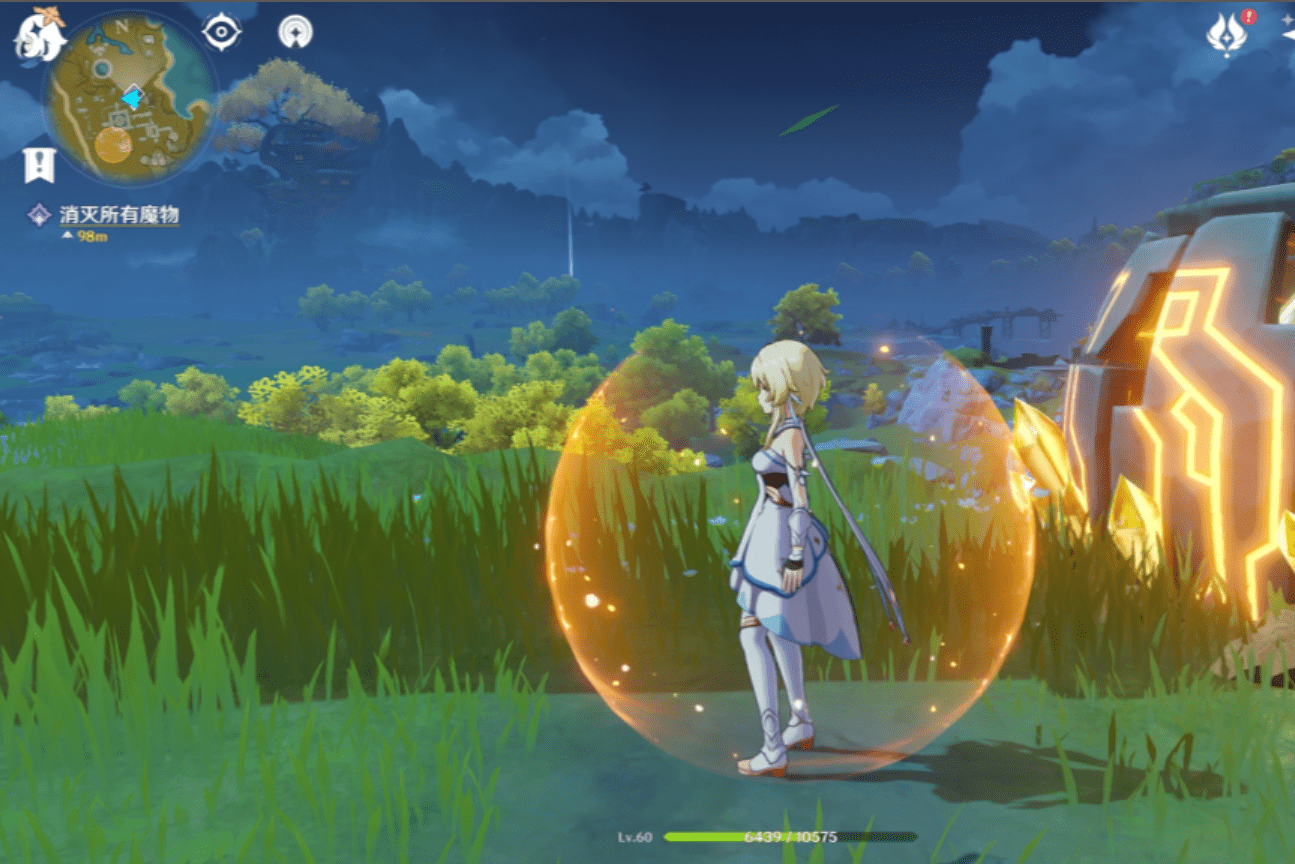Open the four-point star icon at screen edge
This screenshot has height=864, width=1295.
tap(1289, 34)
